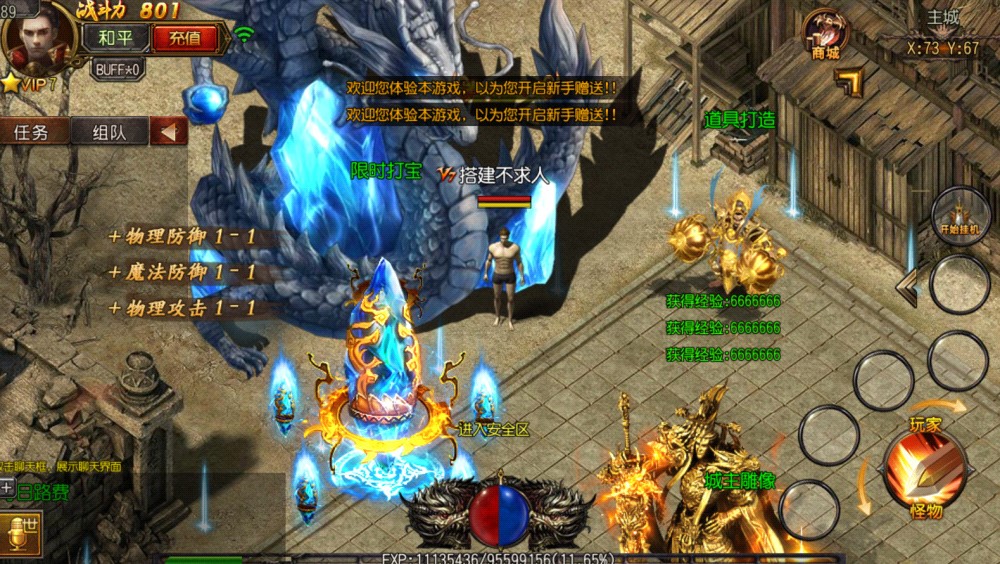This screenshot has height=564, width=1000.
Task: Open the player portrait character panel
Action: [x=40, y=38]
